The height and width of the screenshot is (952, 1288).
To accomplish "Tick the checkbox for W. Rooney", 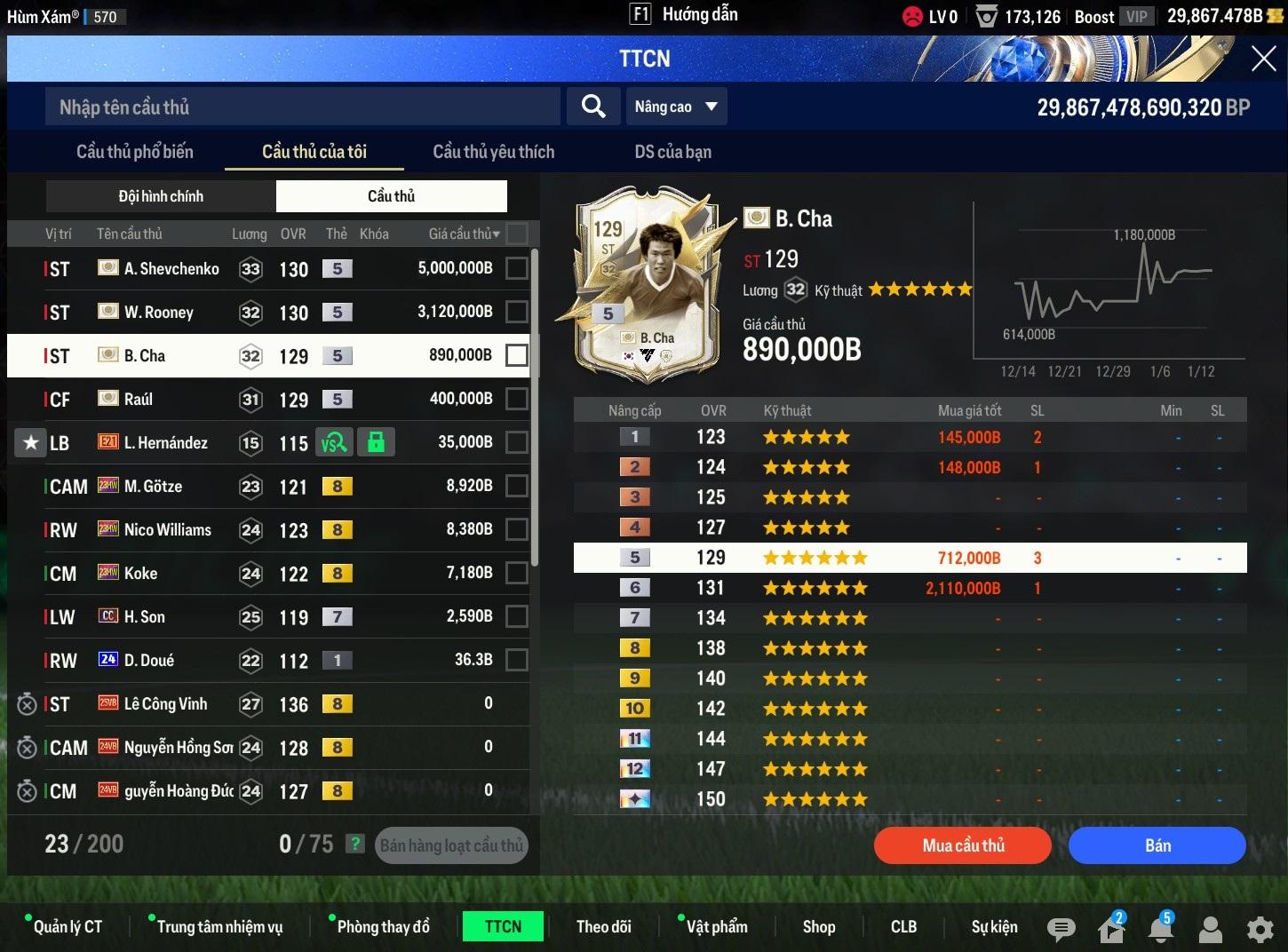I will click(x=516, y=312).
